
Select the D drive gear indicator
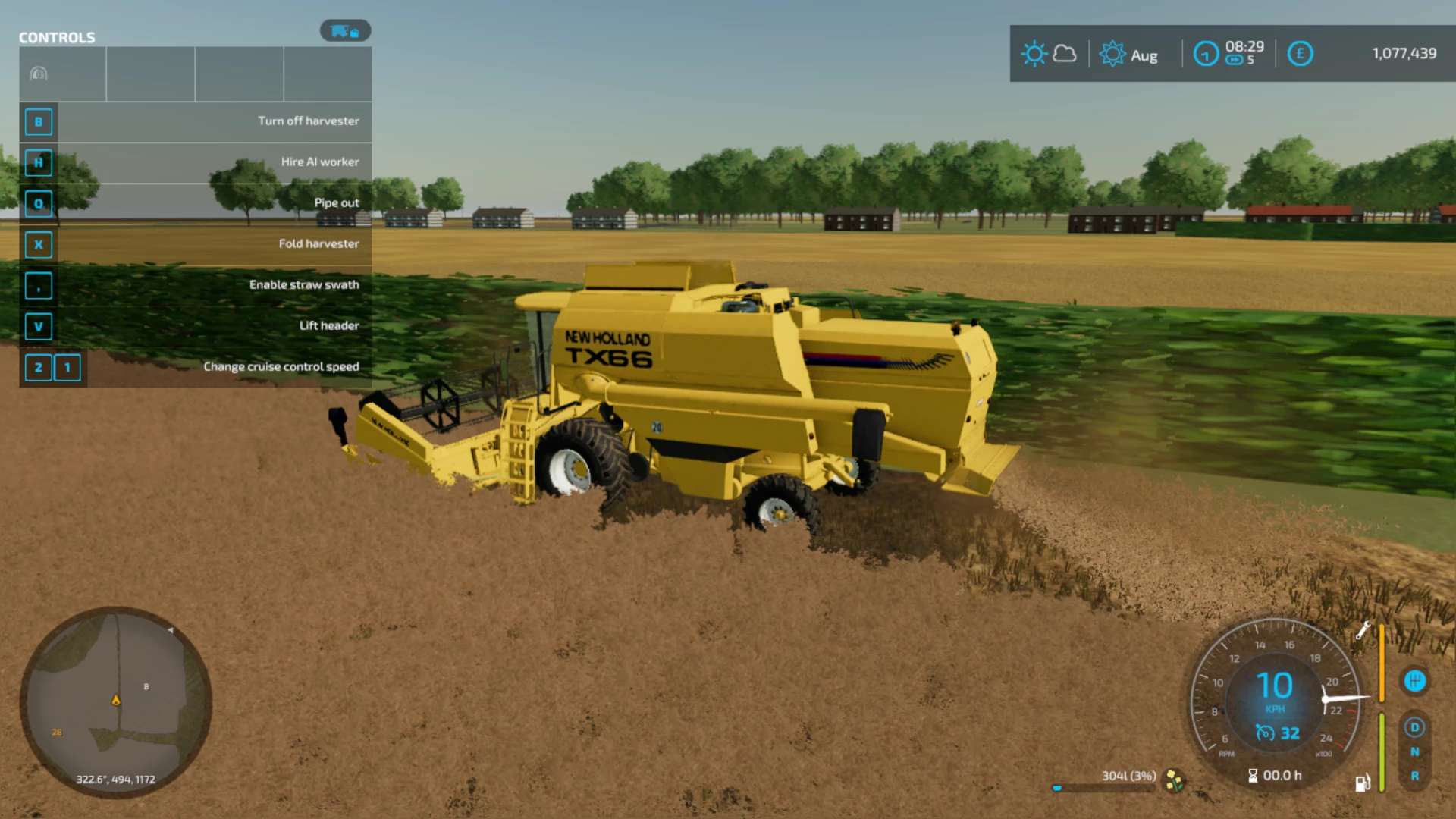click(x=1414, y=727)
